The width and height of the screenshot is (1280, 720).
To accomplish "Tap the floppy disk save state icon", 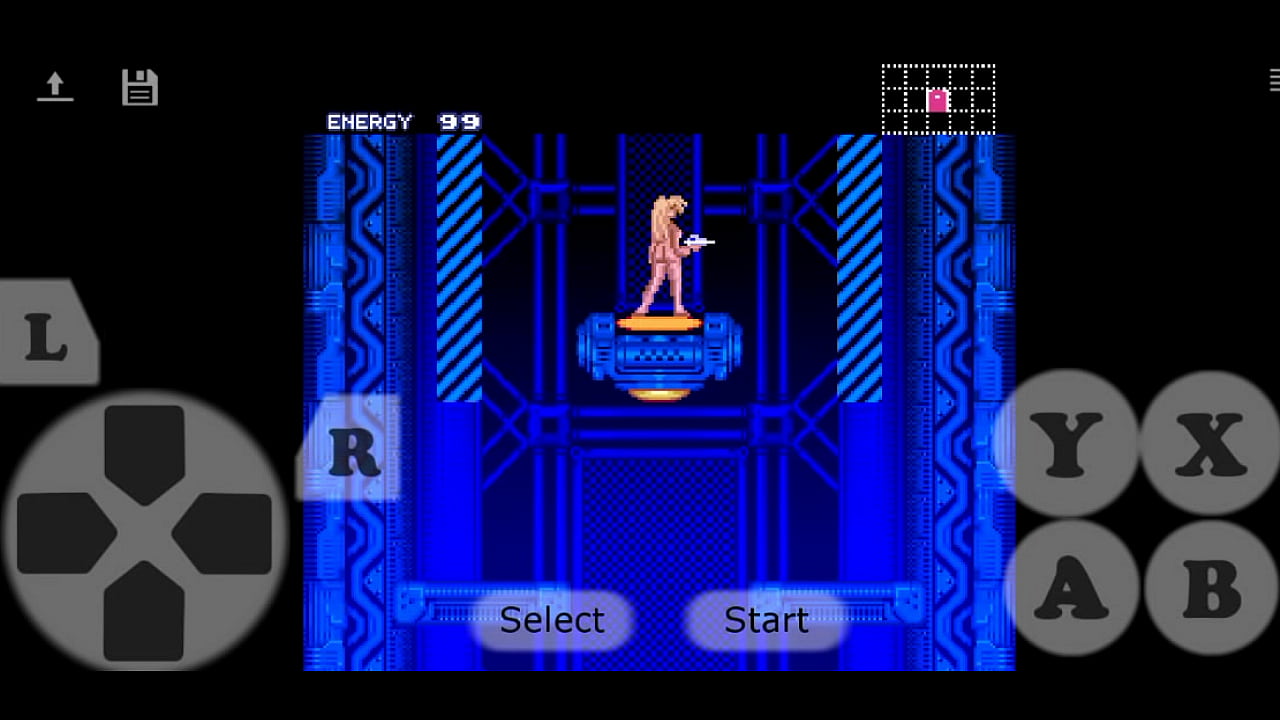I will [x=140, y=87].
